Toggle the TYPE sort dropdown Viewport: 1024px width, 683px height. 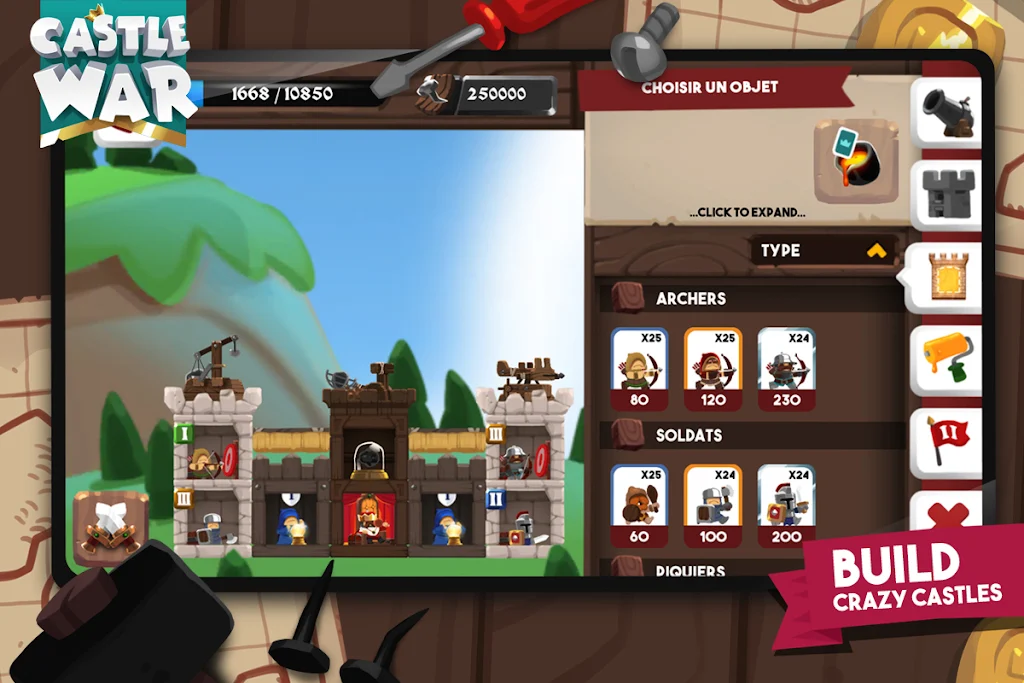click(822, 250)
